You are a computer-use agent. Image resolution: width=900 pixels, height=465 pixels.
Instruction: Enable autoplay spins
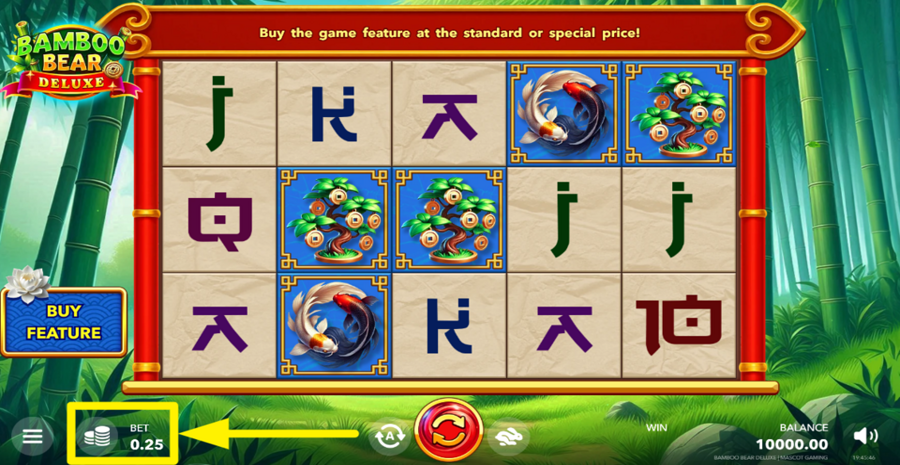tap(387, 436)
